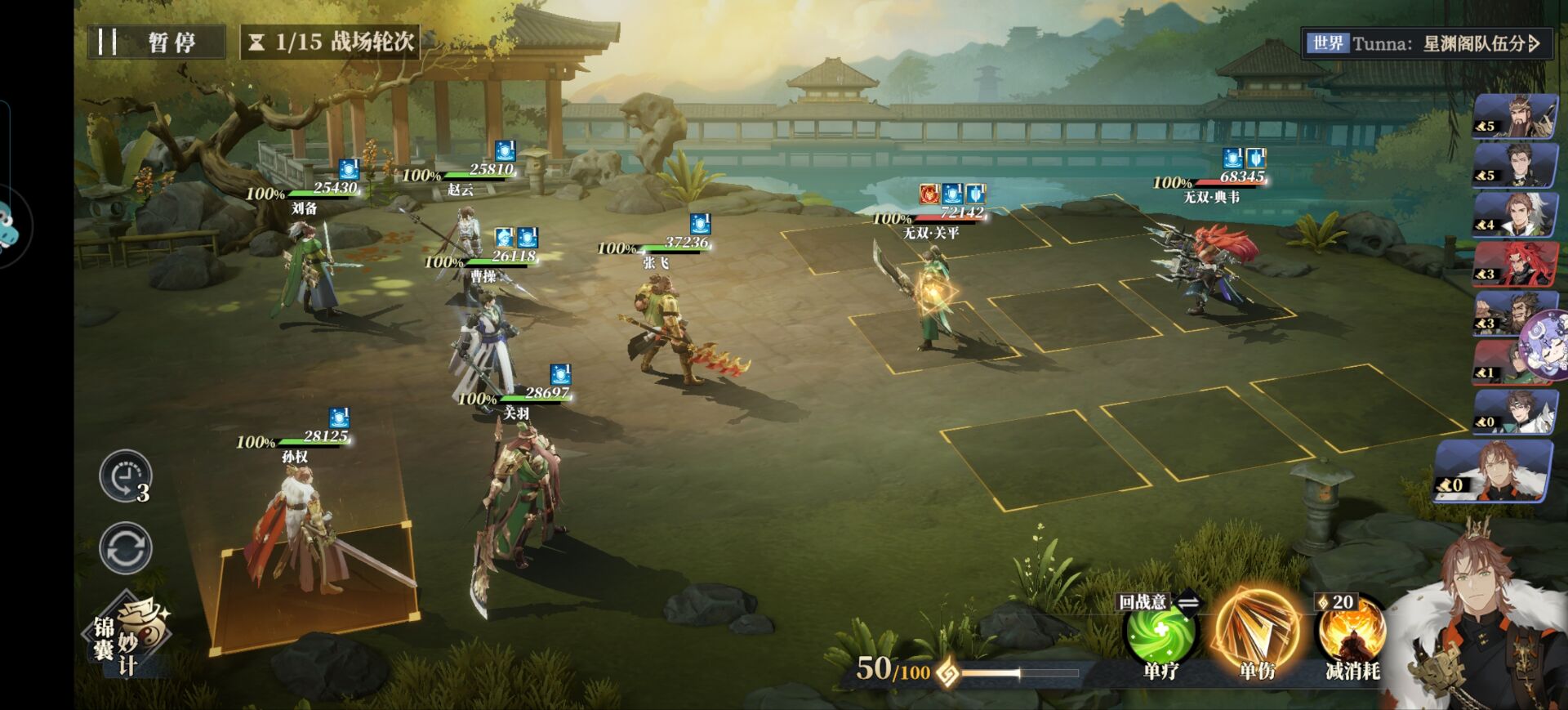
Task: Click the circular arrows auto-battle button
Action: point(125,547)
